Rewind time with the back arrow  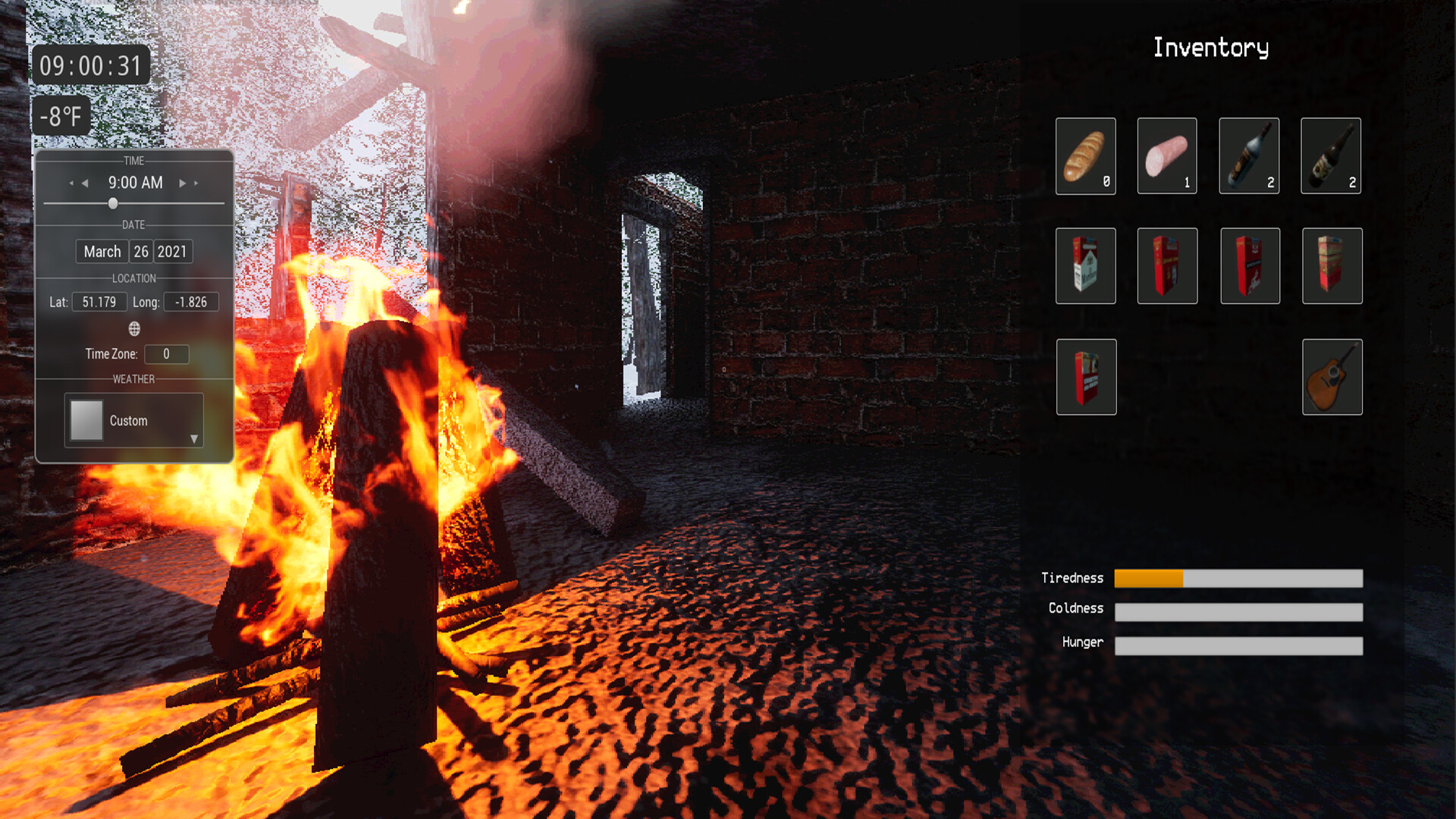tap(83, 182)
